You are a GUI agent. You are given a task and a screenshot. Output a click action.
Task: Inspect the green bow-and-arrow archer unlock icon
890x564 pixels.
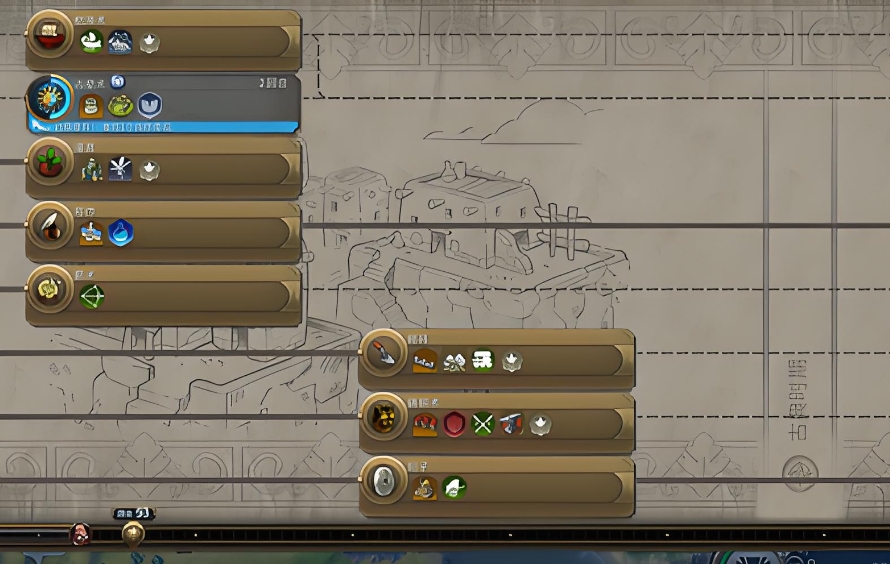[x=92, y=296]
